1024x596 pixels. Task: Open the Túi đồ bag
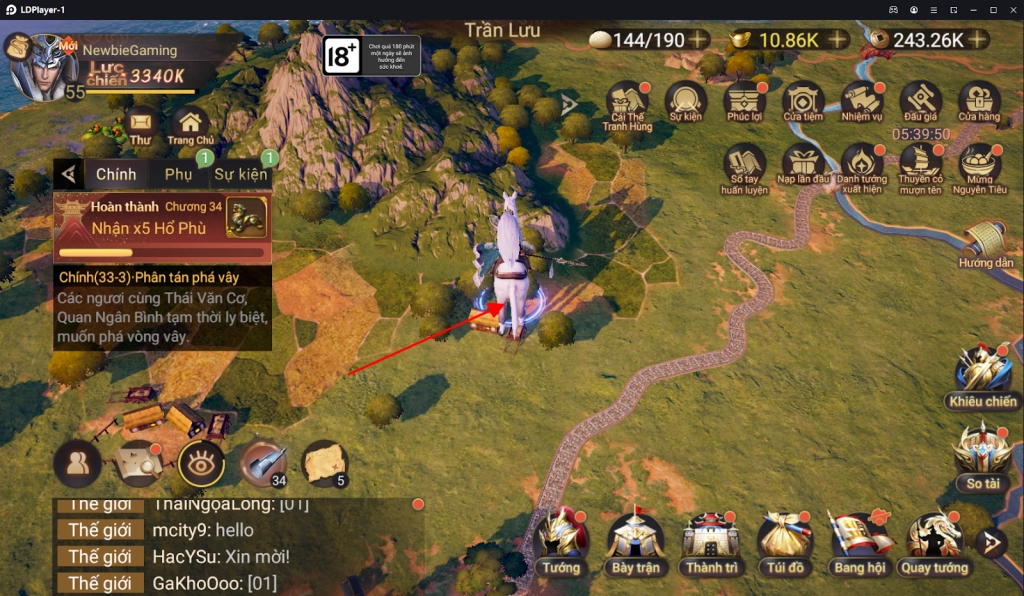[x=785, y=540]
